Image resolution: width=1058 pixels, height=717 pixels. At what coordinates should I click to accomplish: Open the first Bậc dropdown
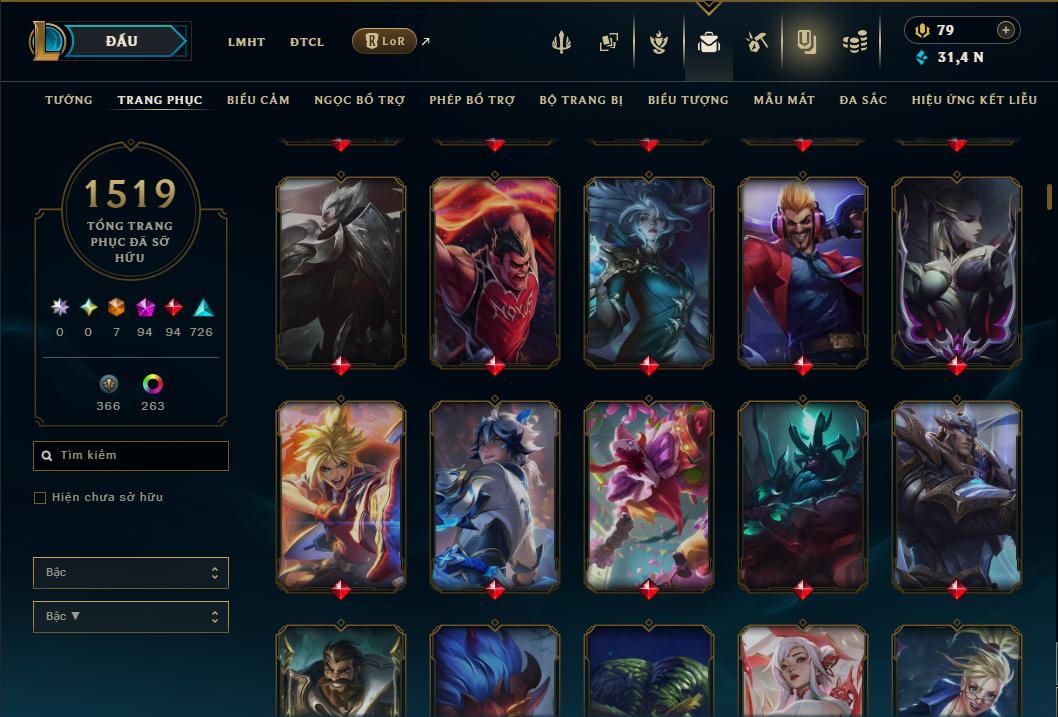click(131, 573)
